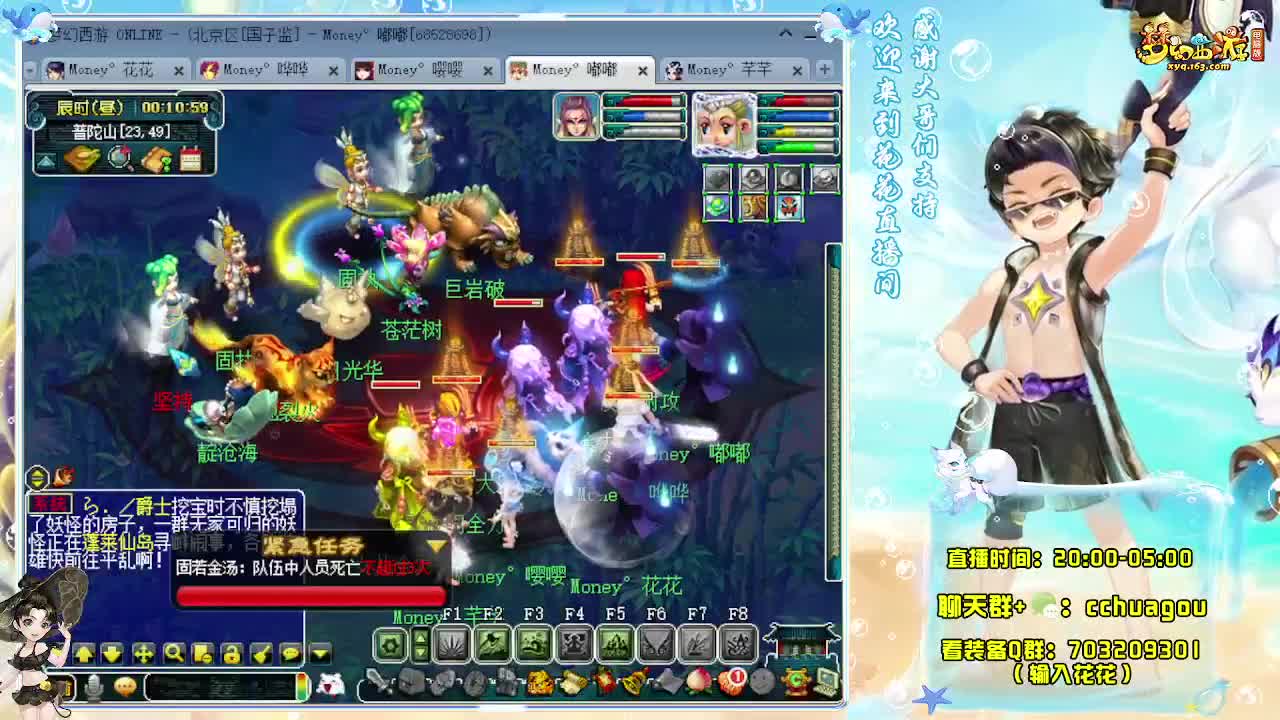Click the sword icon next to the chat bar
Image resolution: width=1280 pixels, height=720 pixels.
click(x=373, y=682)
